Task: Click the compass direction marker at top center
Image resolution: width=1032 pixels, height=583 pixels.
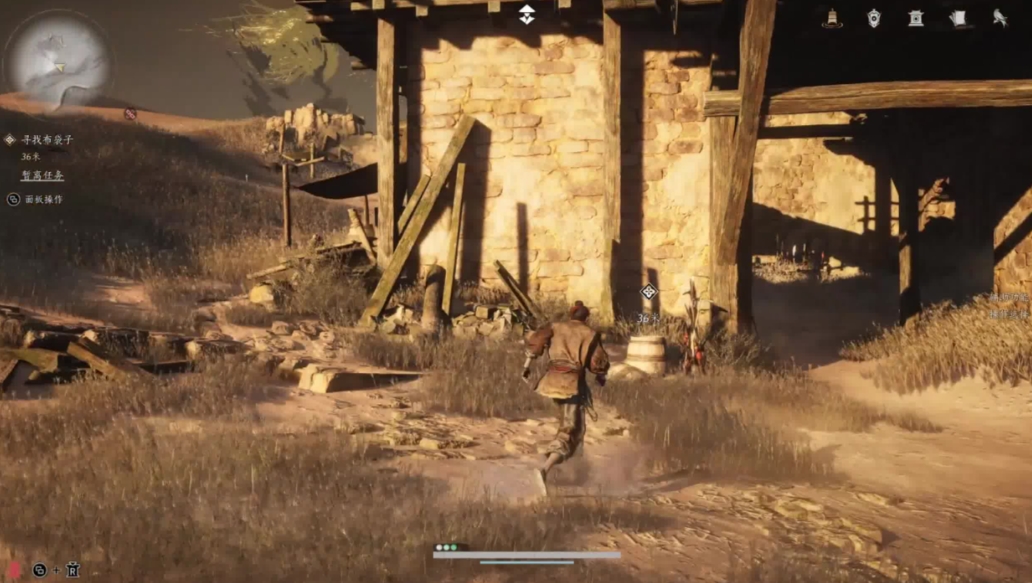Action: point(527,14)
